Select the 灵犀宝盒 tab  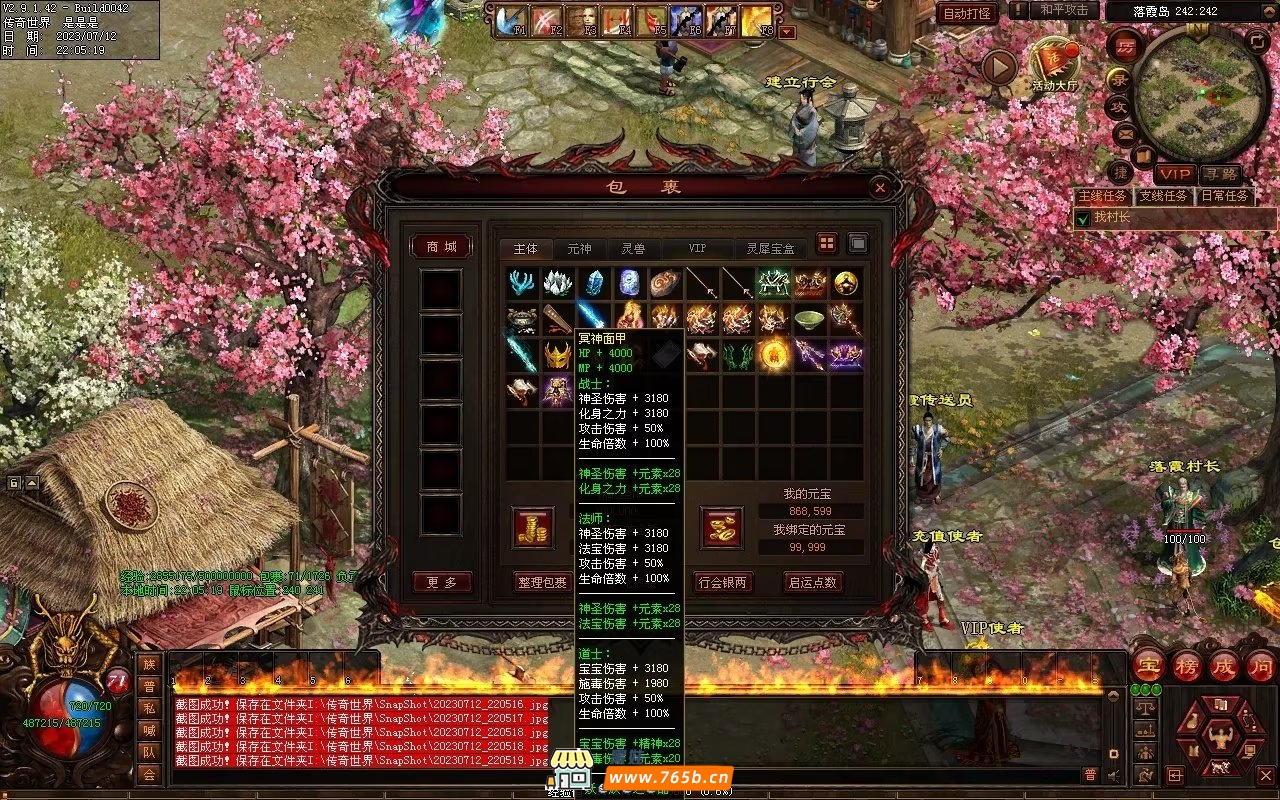pyautogui.click(x=770, y=249)
